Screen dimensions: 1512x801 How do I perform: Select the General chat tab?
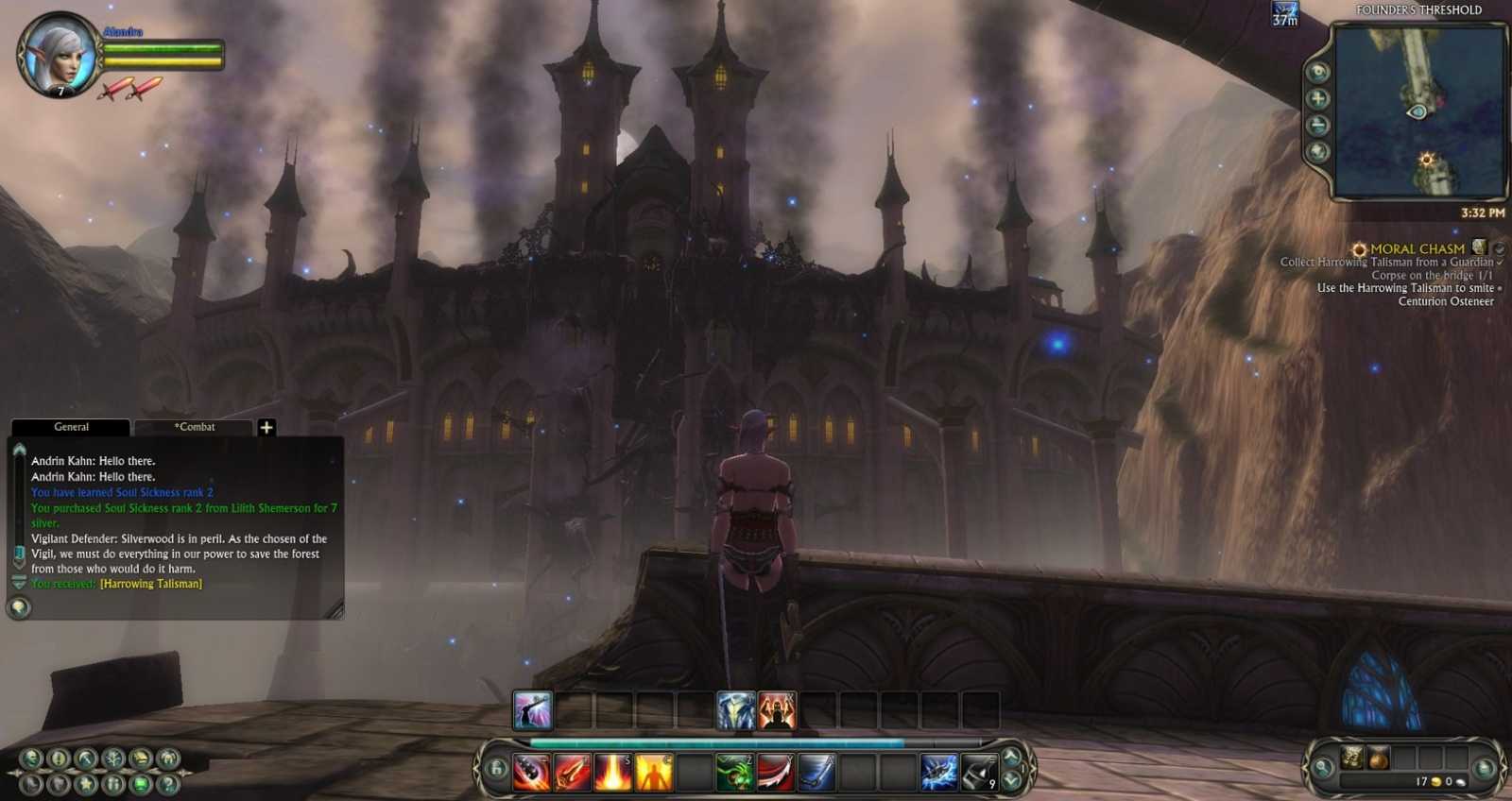coord(72,427)
